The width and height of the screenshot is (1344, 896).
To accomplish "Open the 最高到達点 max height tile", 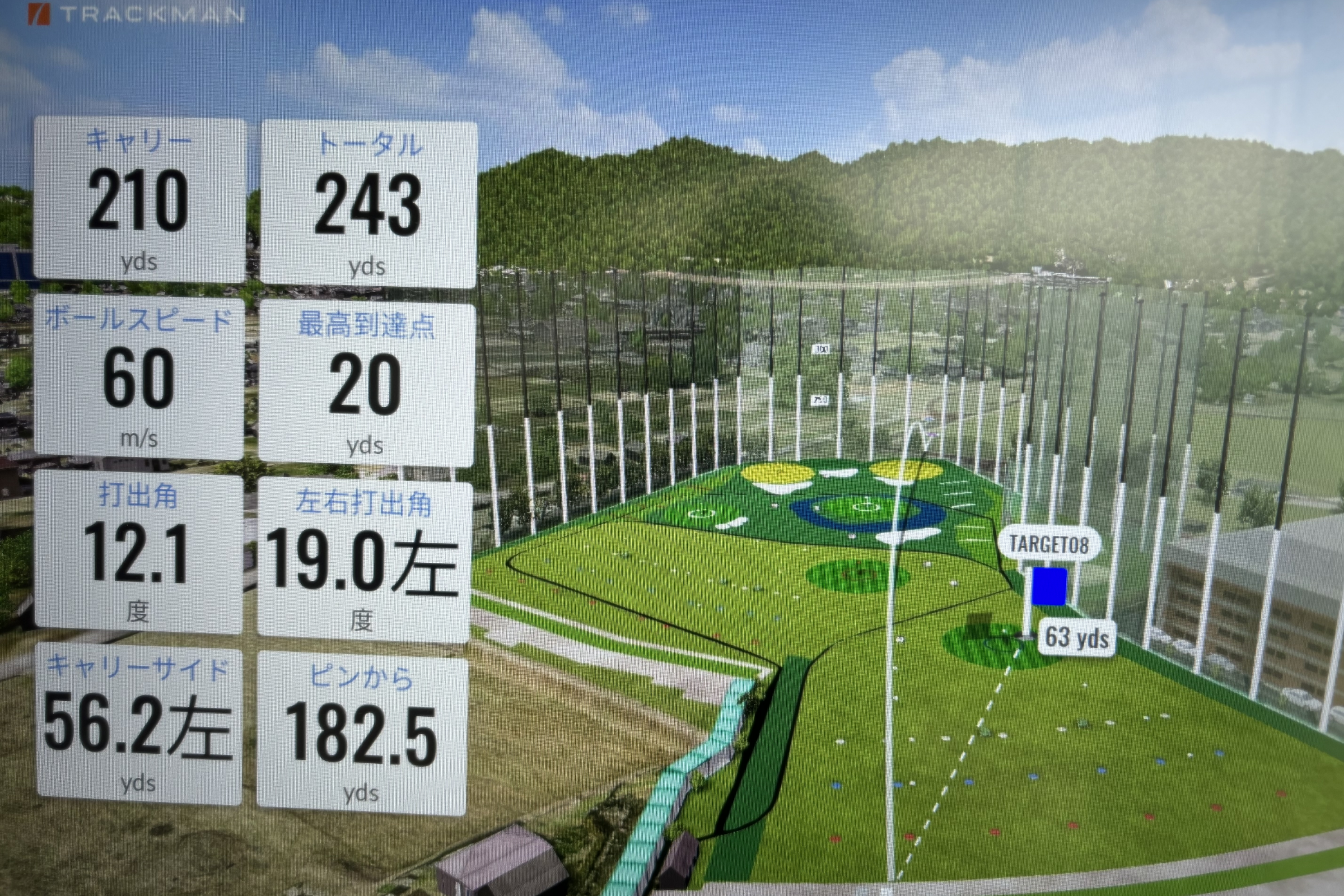I will point(366,384).
